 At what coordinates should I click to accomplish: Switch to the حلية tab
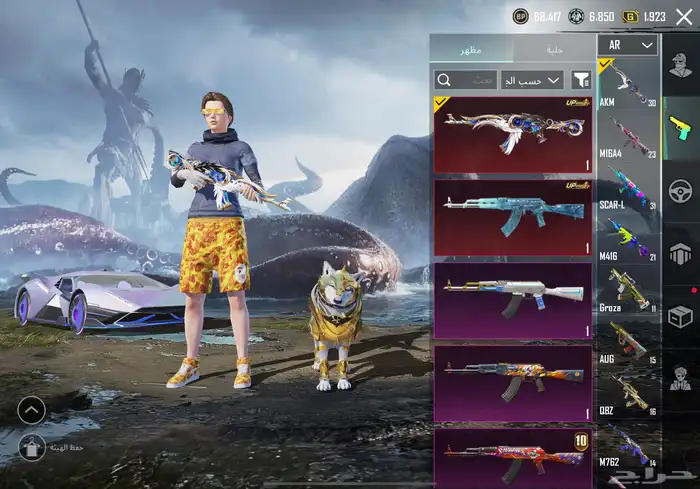click(553, 48)
